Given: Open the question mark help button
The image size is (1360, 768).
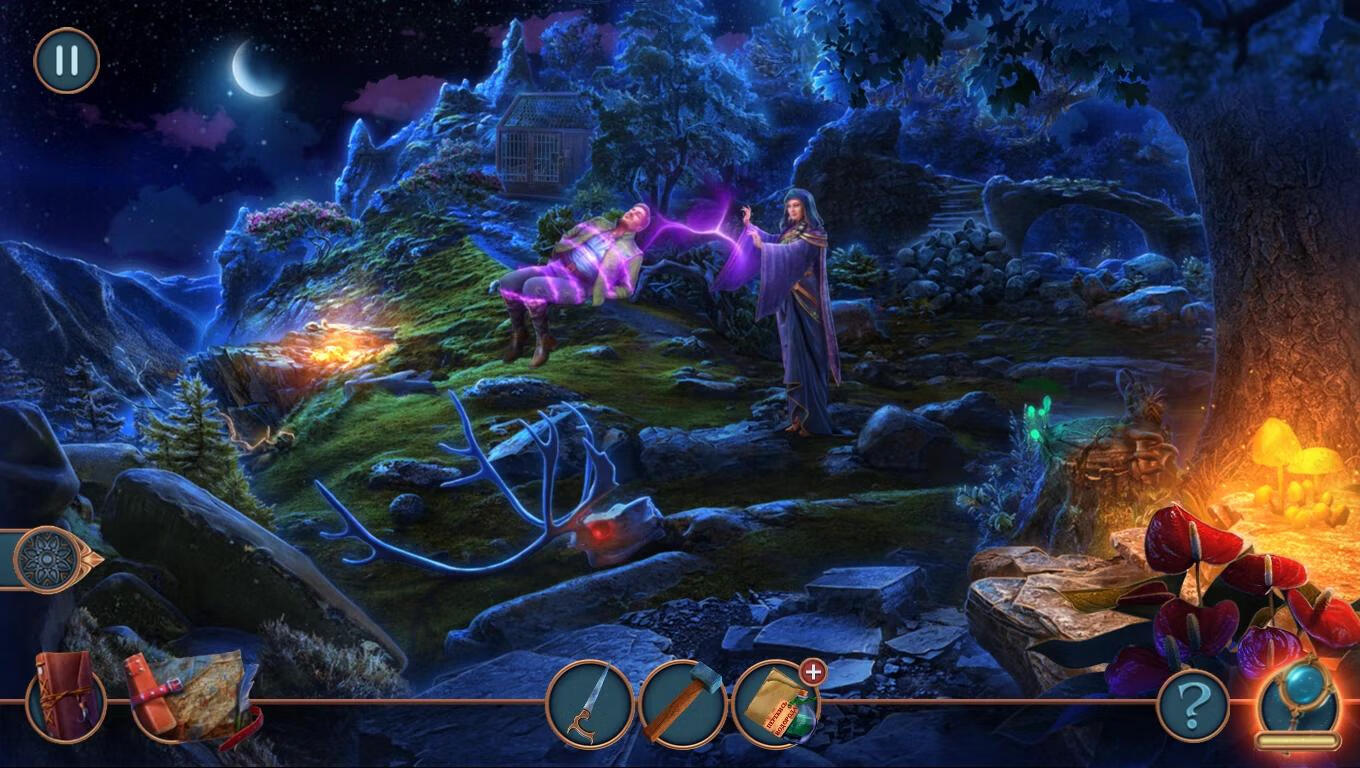Looking at the screenshot, I should pos(1192,706).
